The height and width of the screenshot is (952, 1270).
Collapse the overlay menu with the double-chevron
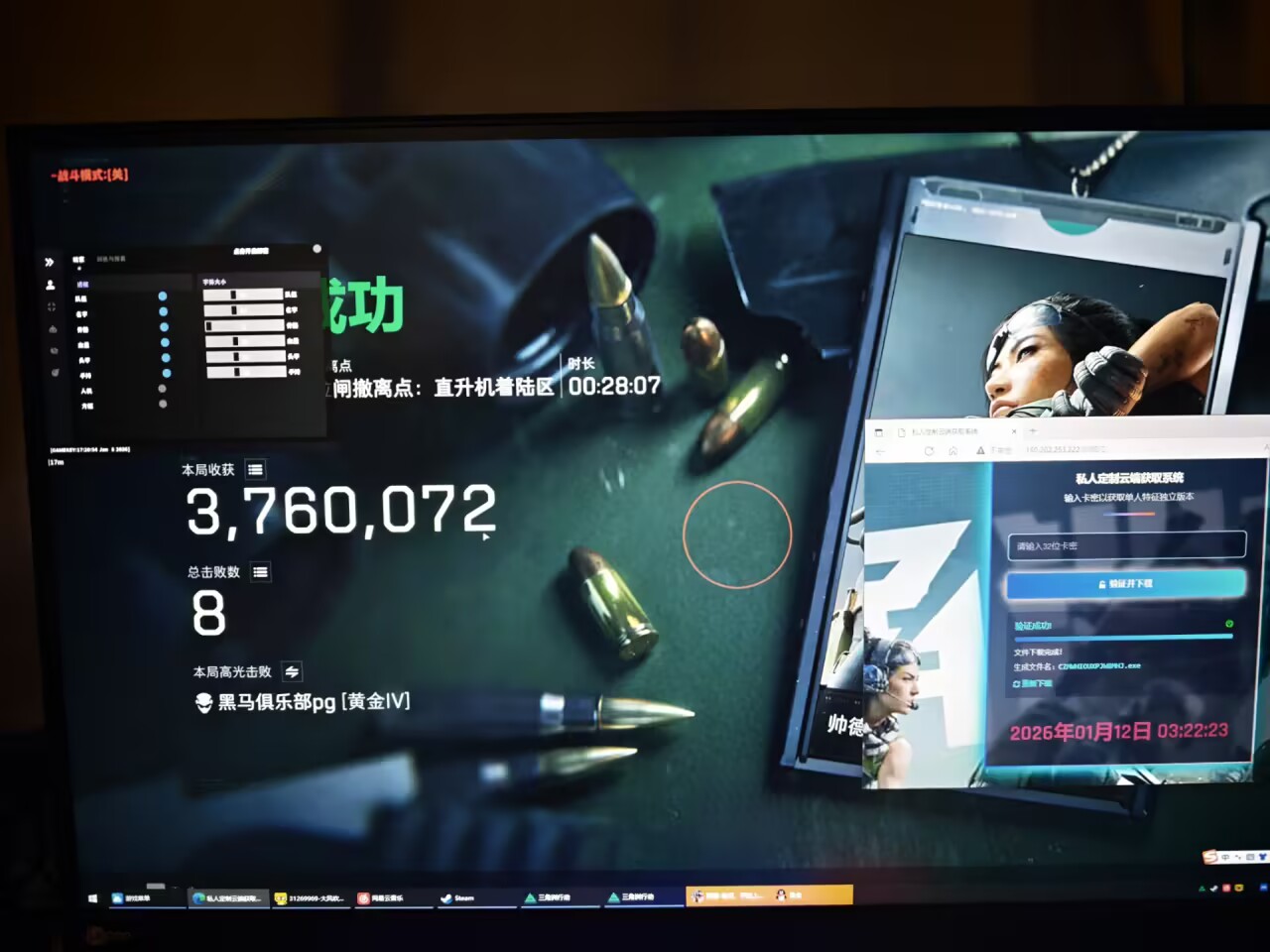point(51,262)
